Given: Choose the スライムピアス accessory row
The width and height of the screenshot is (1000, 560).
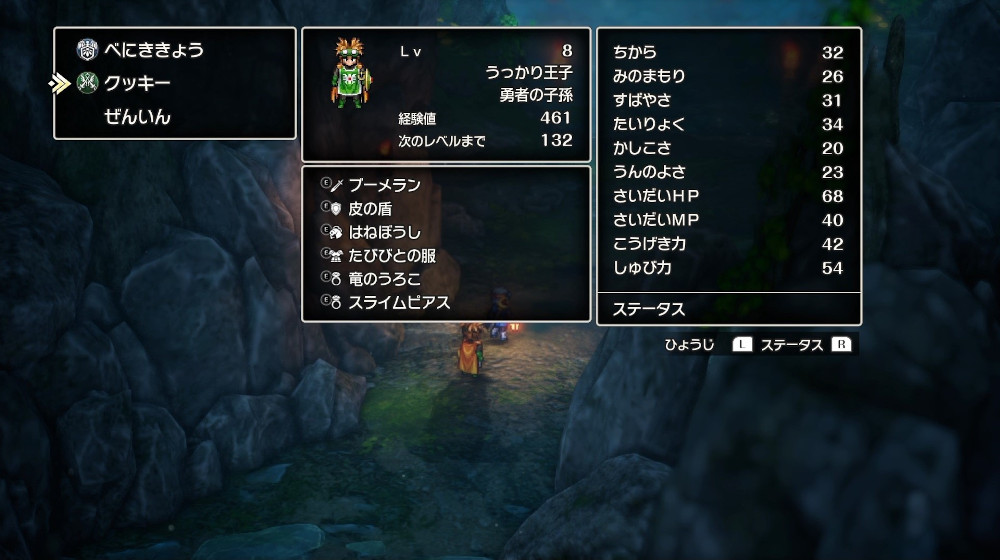Looking at the screenshot, I should click(398, 302).
